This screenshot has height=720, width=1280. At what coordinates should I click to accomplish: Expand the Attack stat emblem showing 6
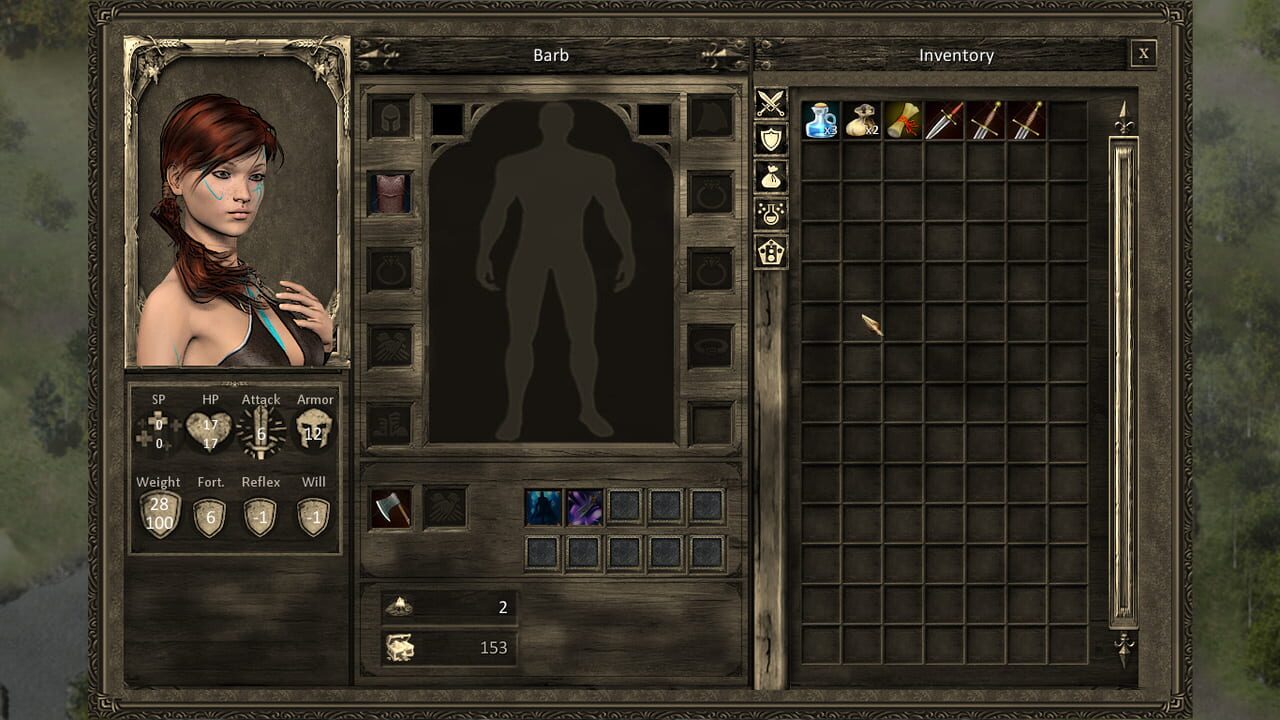pos(260,428)
